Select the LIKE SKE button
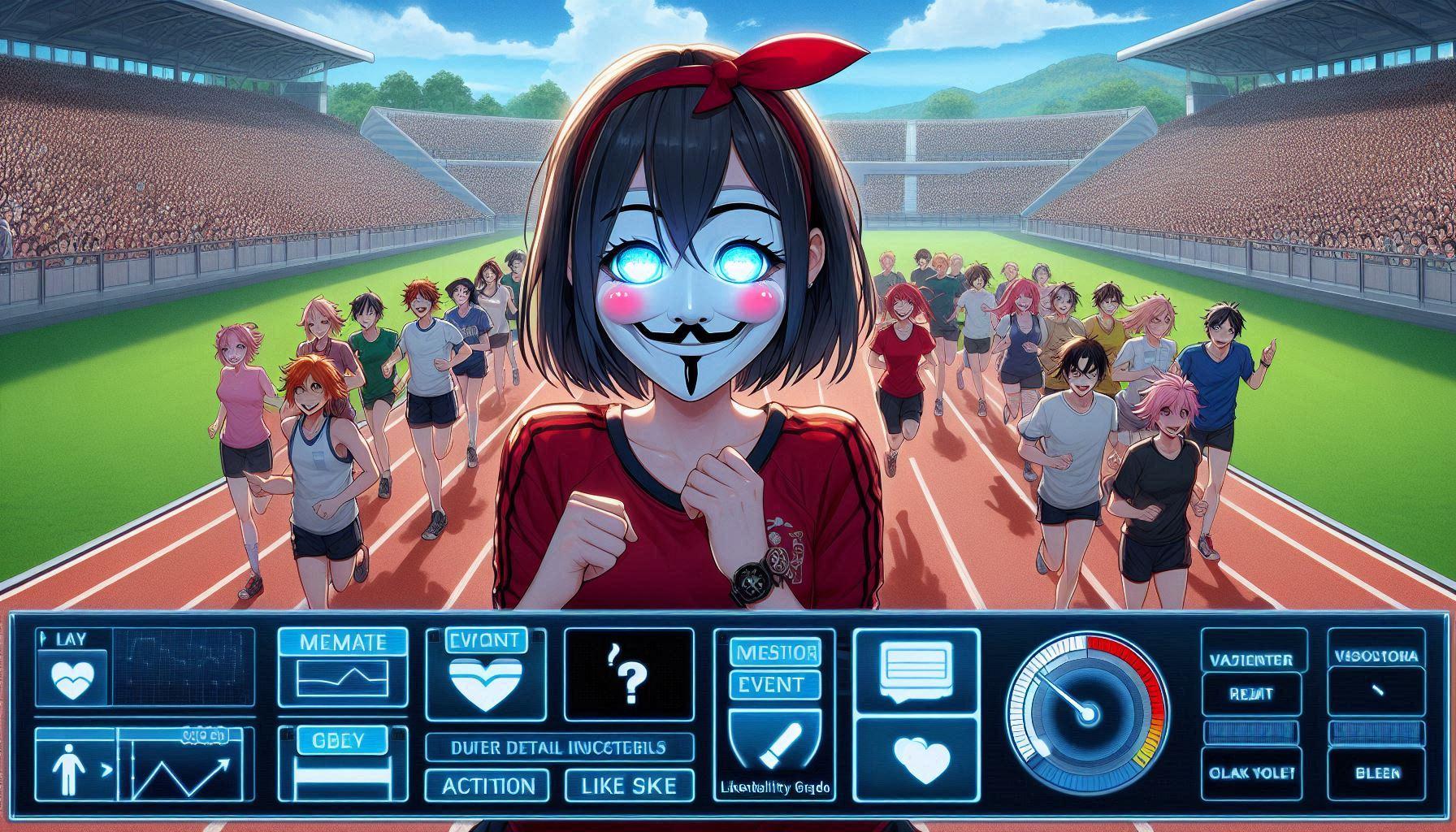The height and width of the screenshot is (832, 1456). point(630,786)
